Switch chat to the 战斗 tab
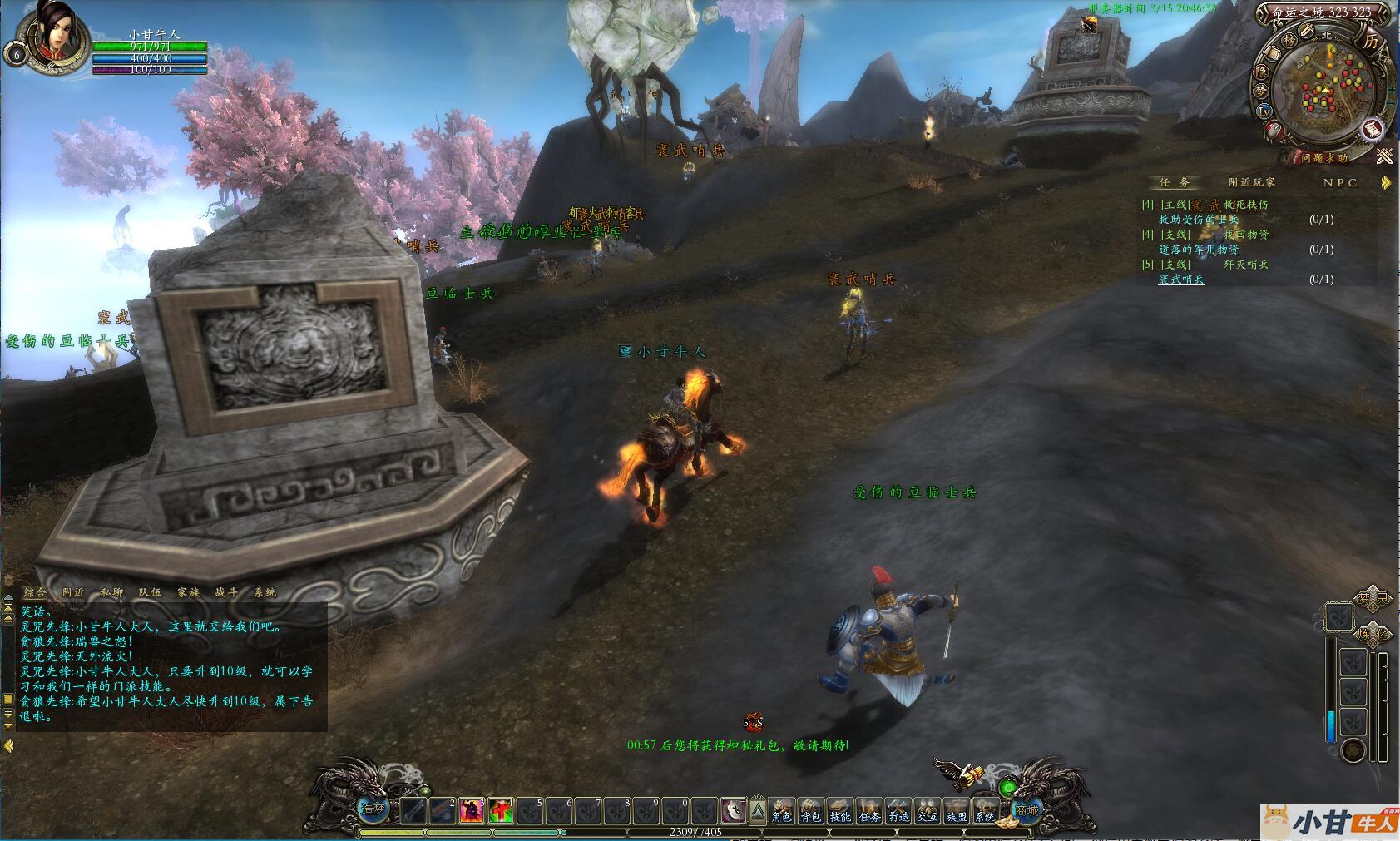1400x841 pixels. [226, 592]
